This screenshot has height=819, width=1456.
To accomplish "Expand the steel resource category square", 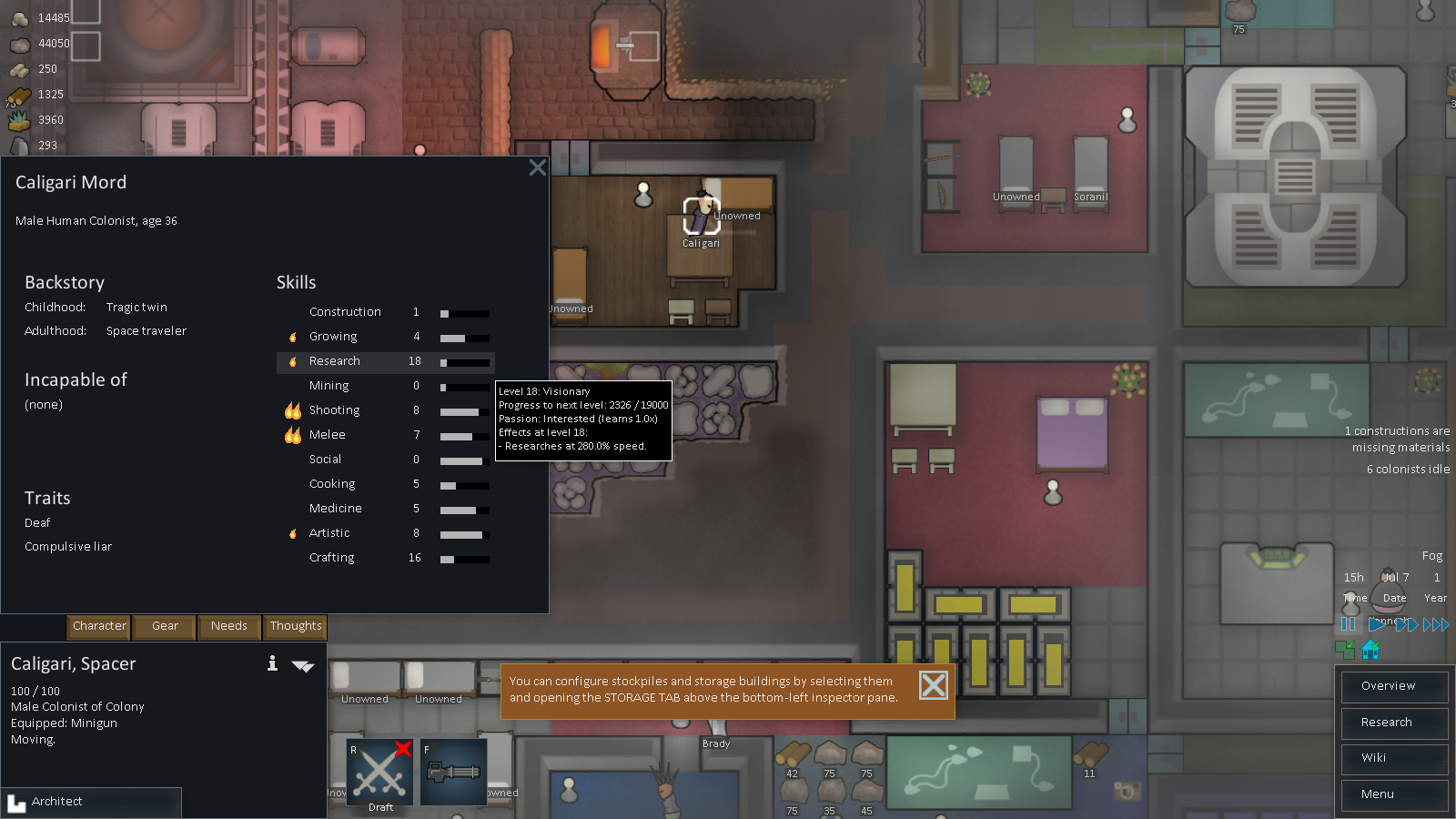I will click(x=86, y=45).
